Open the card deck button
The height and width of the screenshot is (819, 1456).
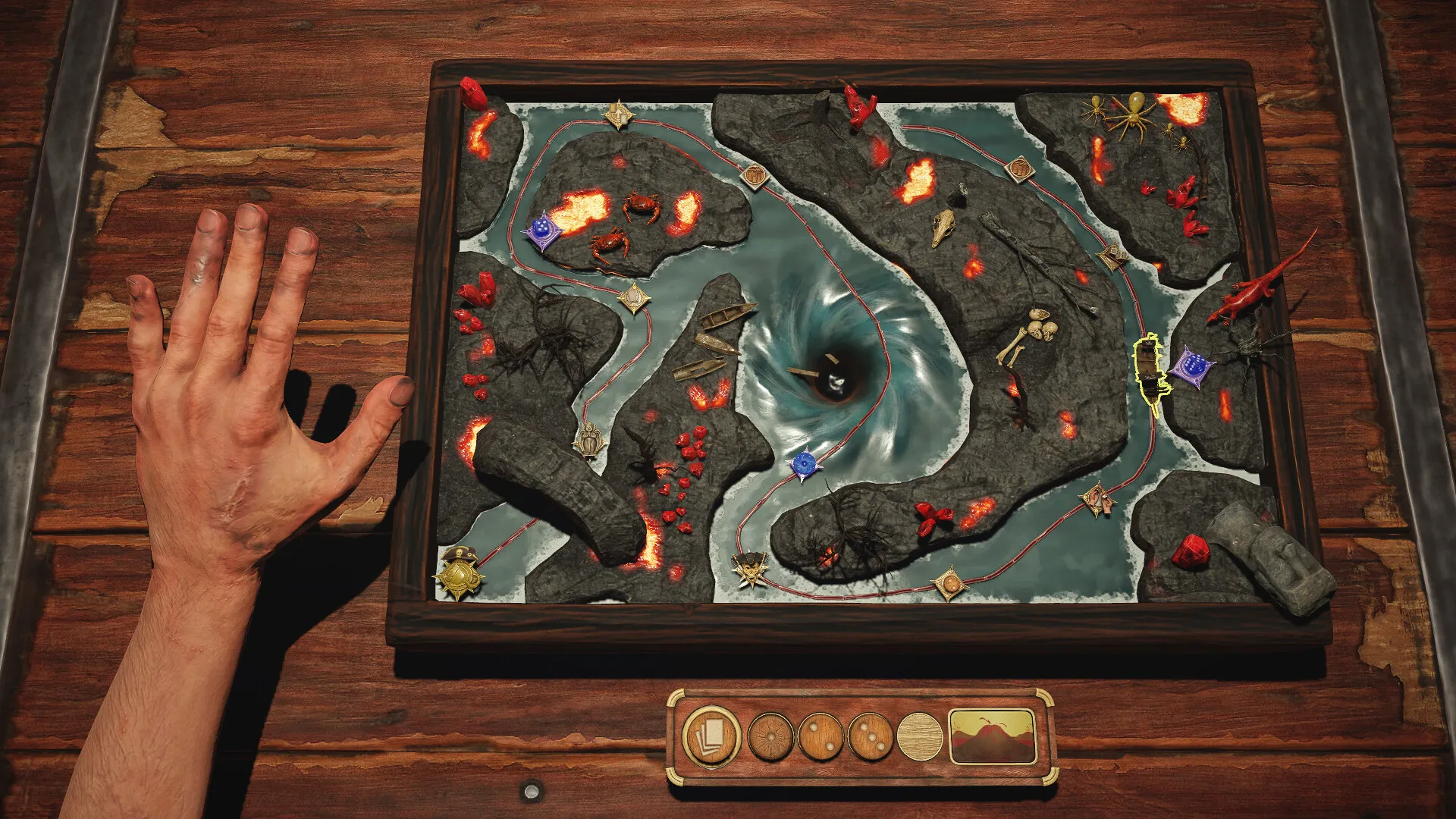(x=711, y=736)
